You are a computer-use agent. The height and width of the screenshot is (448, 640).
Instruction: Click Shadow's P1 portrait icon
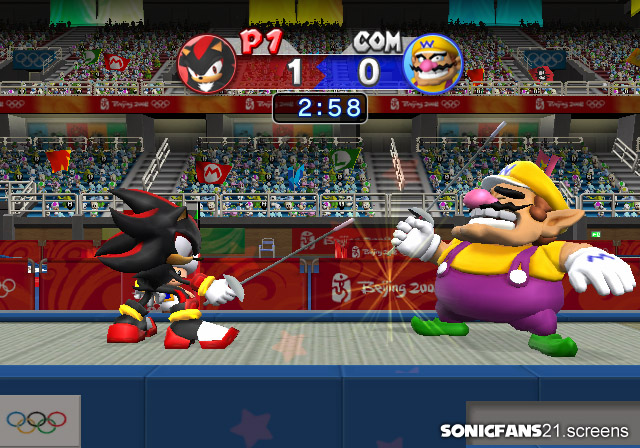click(x=206, y=64)
